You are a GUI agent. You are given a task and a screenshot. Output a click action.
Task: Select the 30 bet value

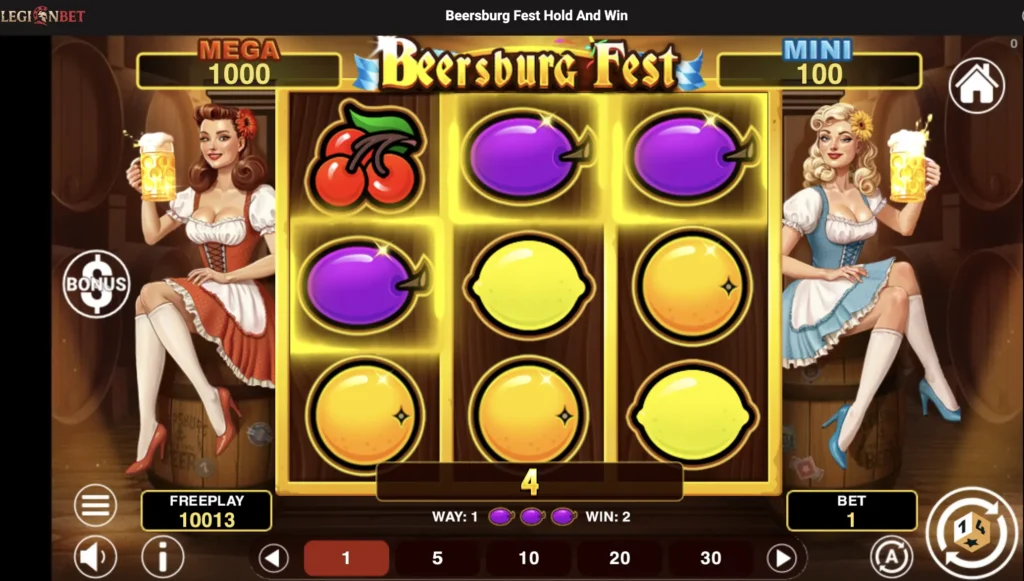(711, 558)
